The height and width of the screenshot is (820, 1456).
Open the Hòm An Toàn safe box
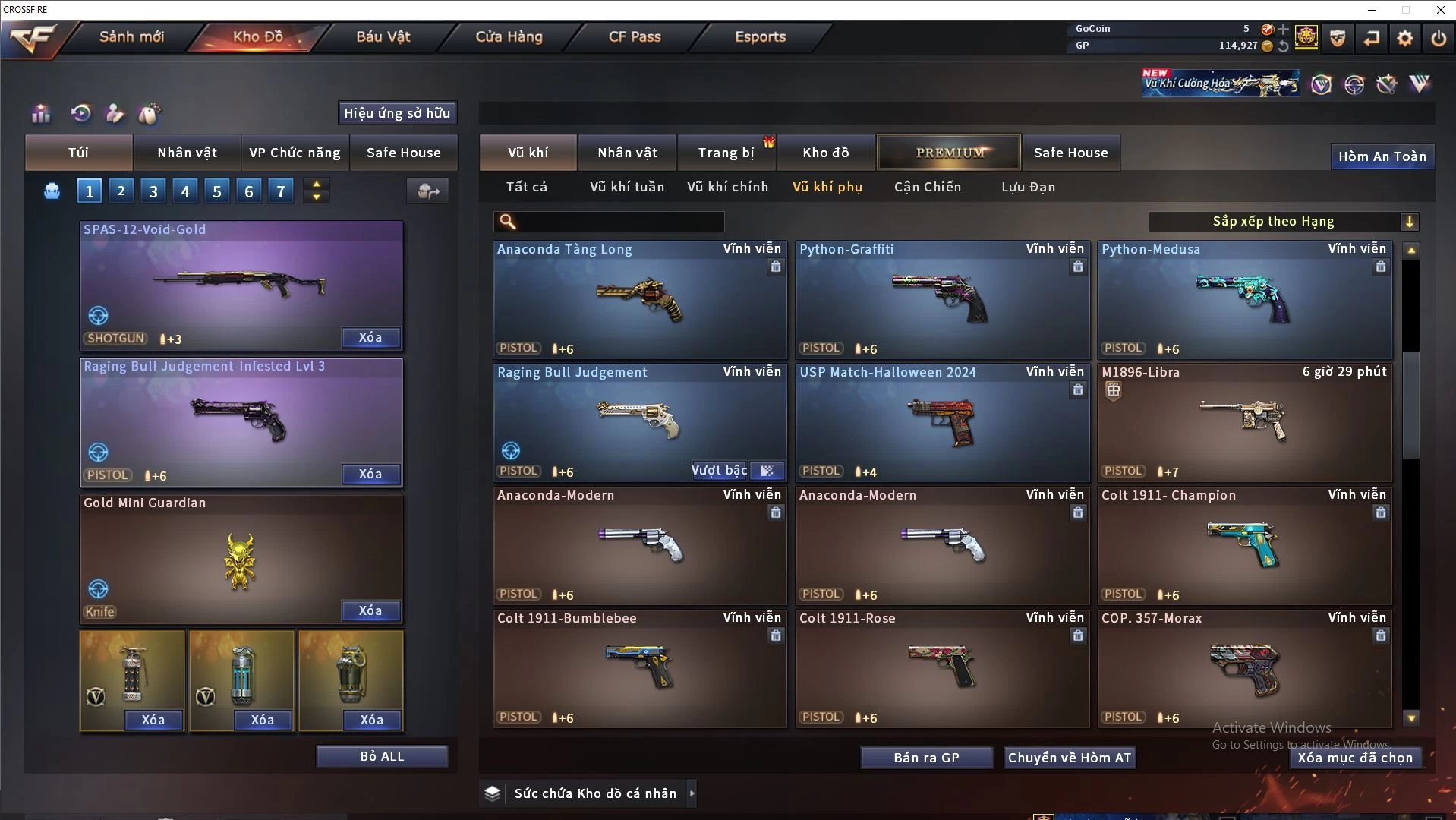coord(1382,156)
